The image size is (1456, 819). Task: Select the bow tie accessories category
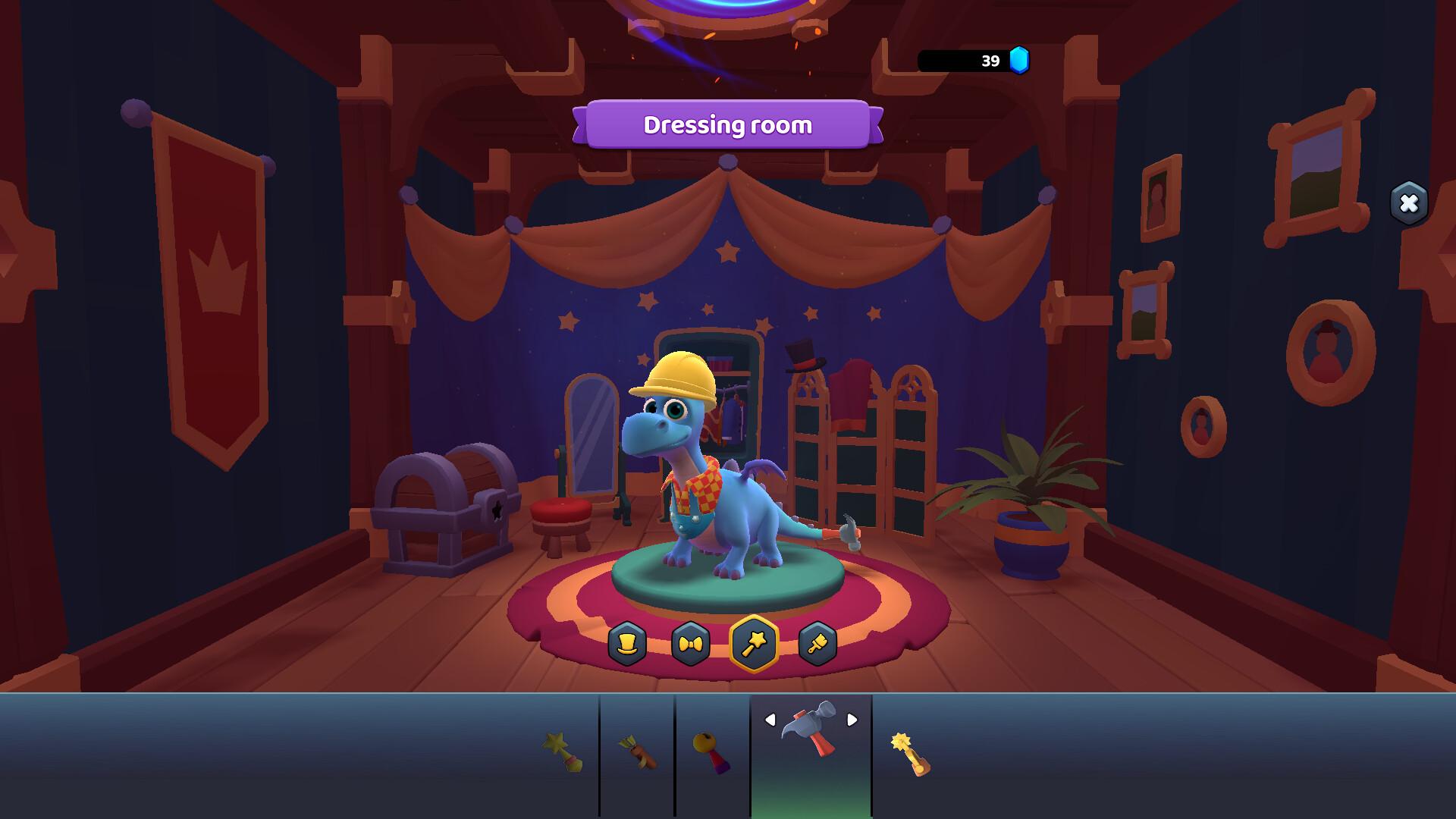tap(691, 644)
